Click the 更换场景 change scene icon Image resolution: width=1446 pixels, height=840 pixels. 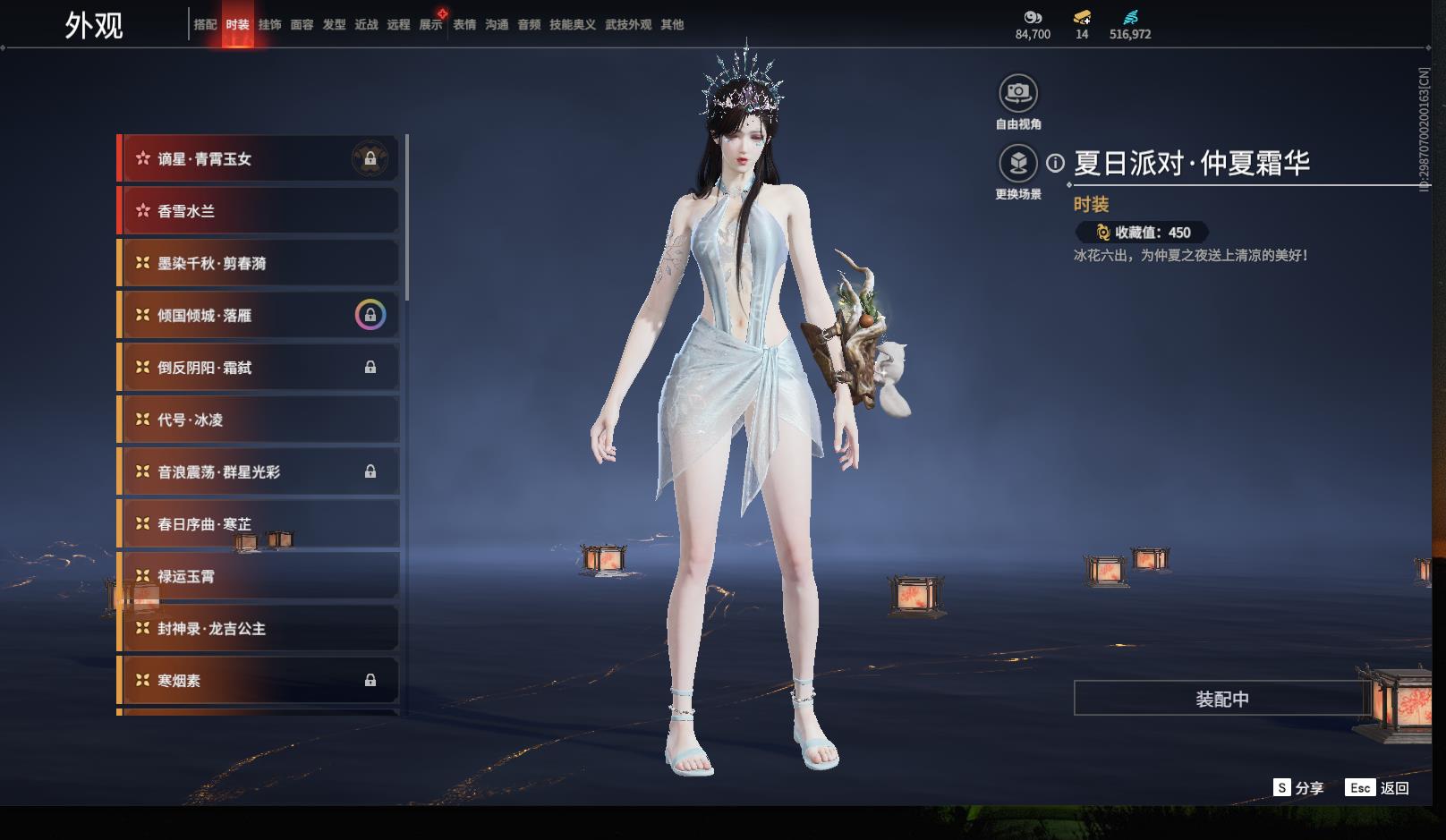[x=1017, y=164]
